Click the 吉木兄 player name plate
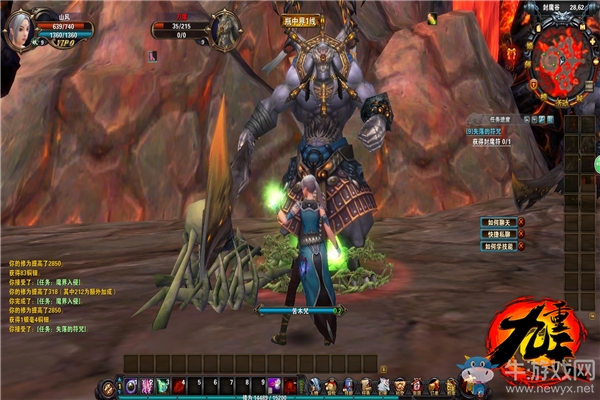Screen dimensions: 600x400 (297, 310)
